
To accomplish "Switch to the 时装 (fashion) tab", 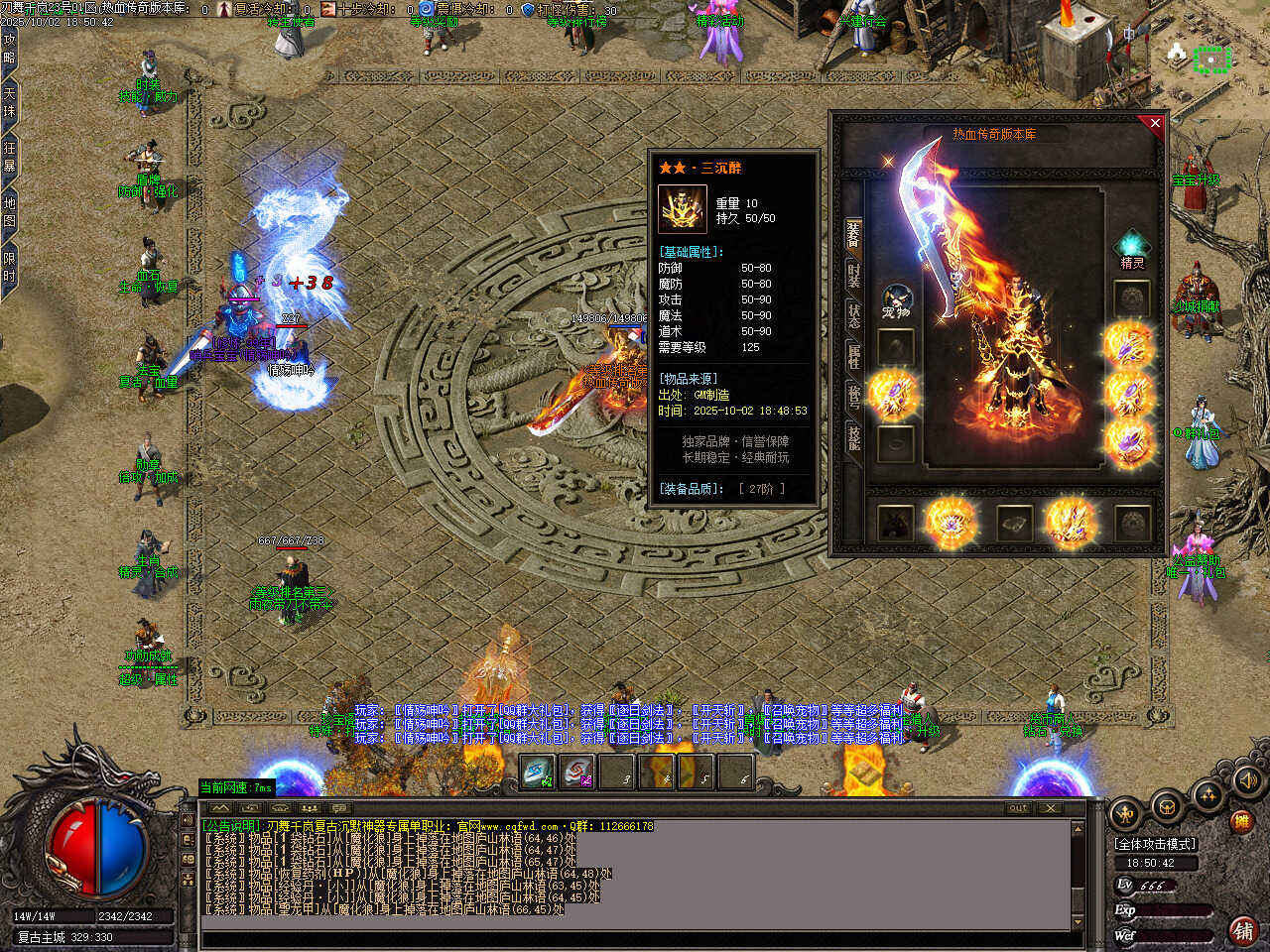I will click(853, 274).
